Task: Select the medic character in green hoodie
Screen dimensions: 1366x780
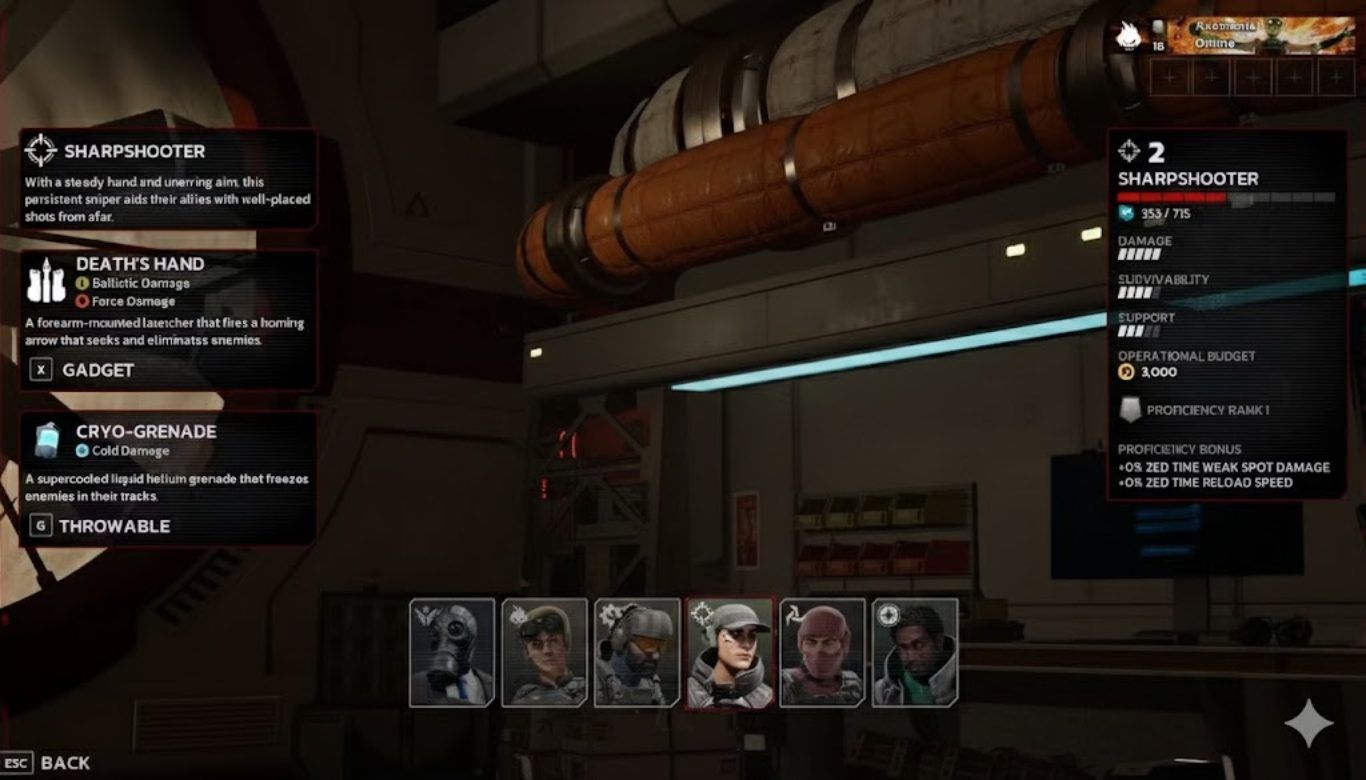Action: (915, 652)
